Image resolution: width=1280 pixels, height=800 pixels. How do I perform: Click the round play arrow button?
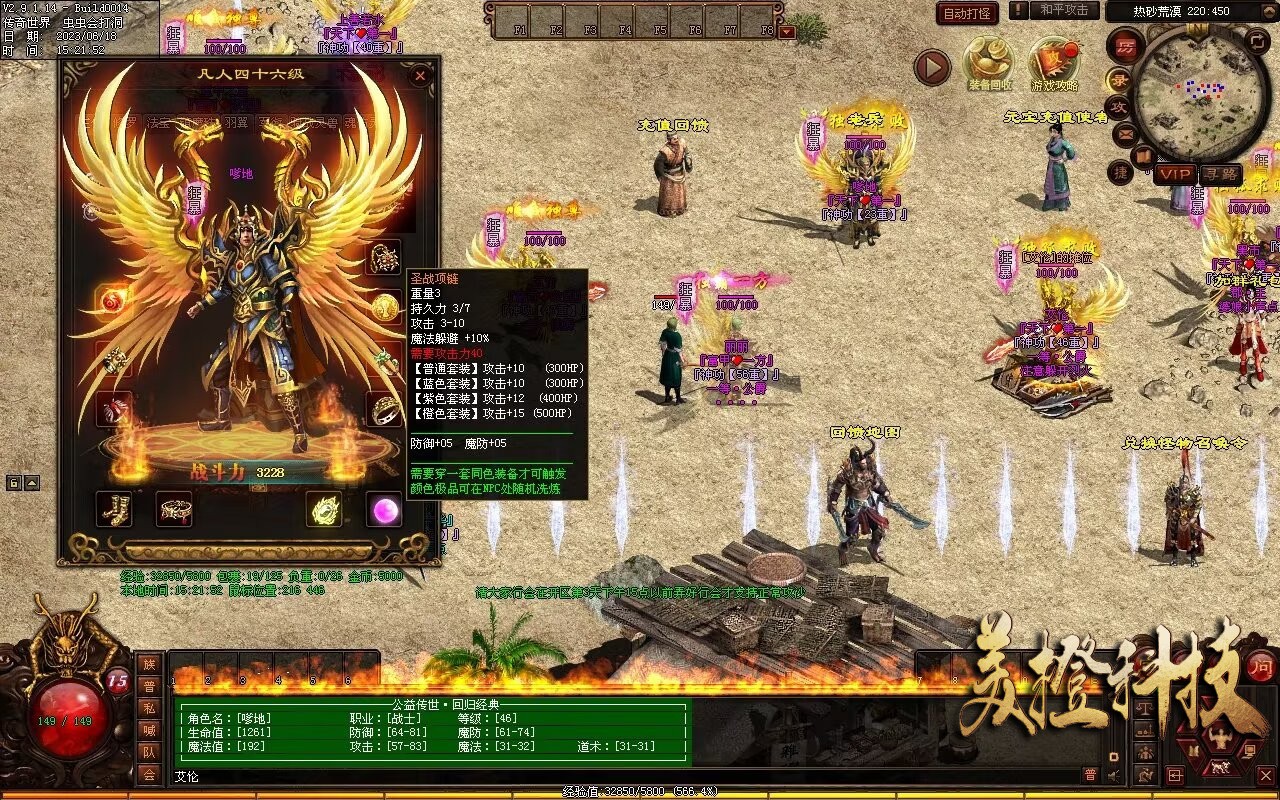932,67
